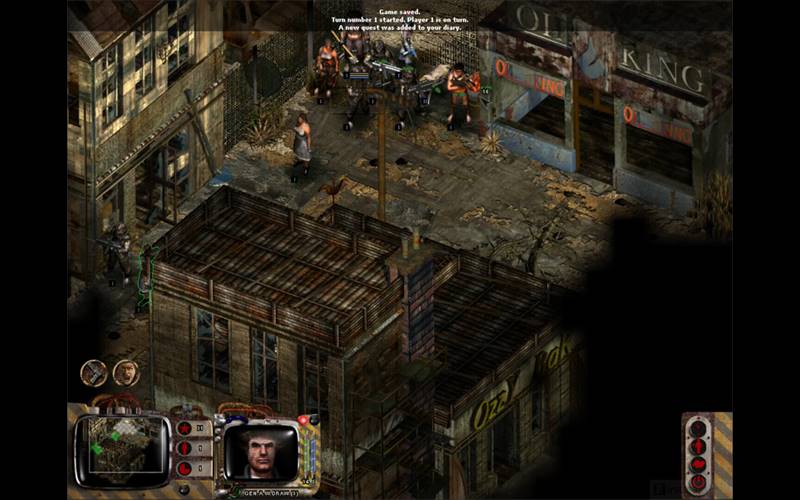This screenshot has height=500, width=800.
Task: Click the bottom red circular button on right panel
Action: click(698, 482)
